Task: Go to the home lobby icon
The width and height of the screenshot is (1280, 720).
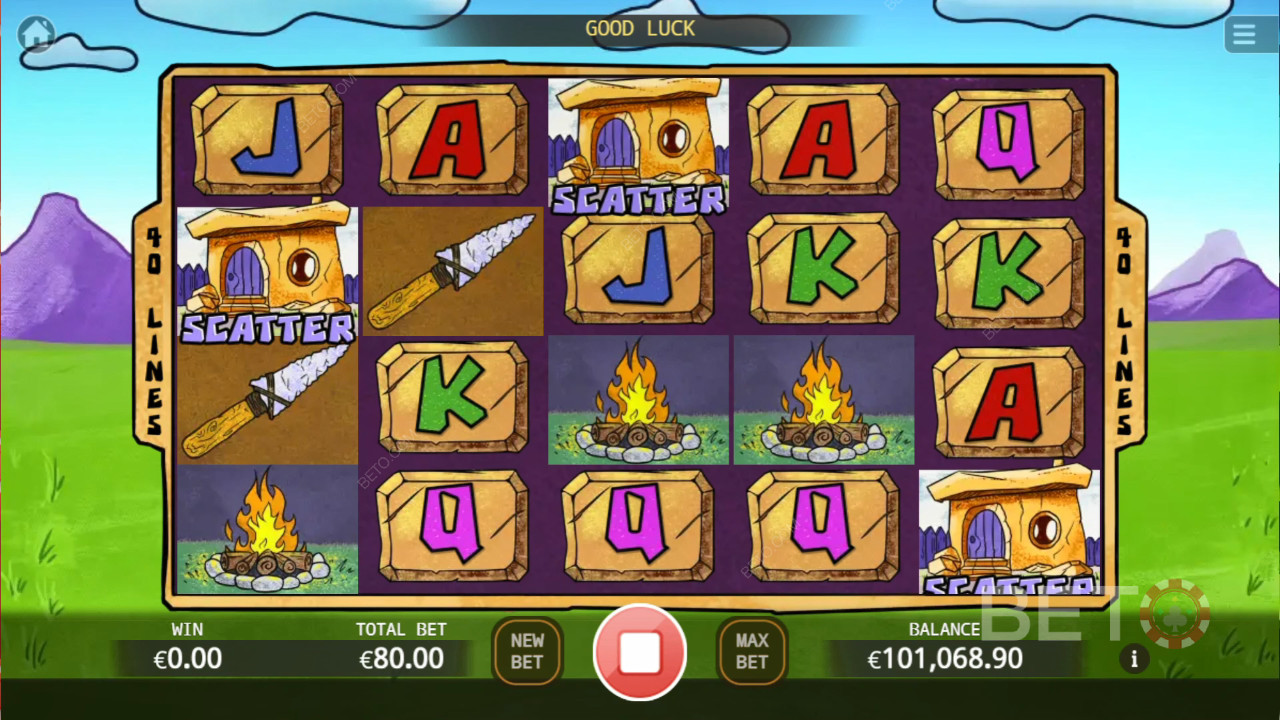Action: [37, 35]
